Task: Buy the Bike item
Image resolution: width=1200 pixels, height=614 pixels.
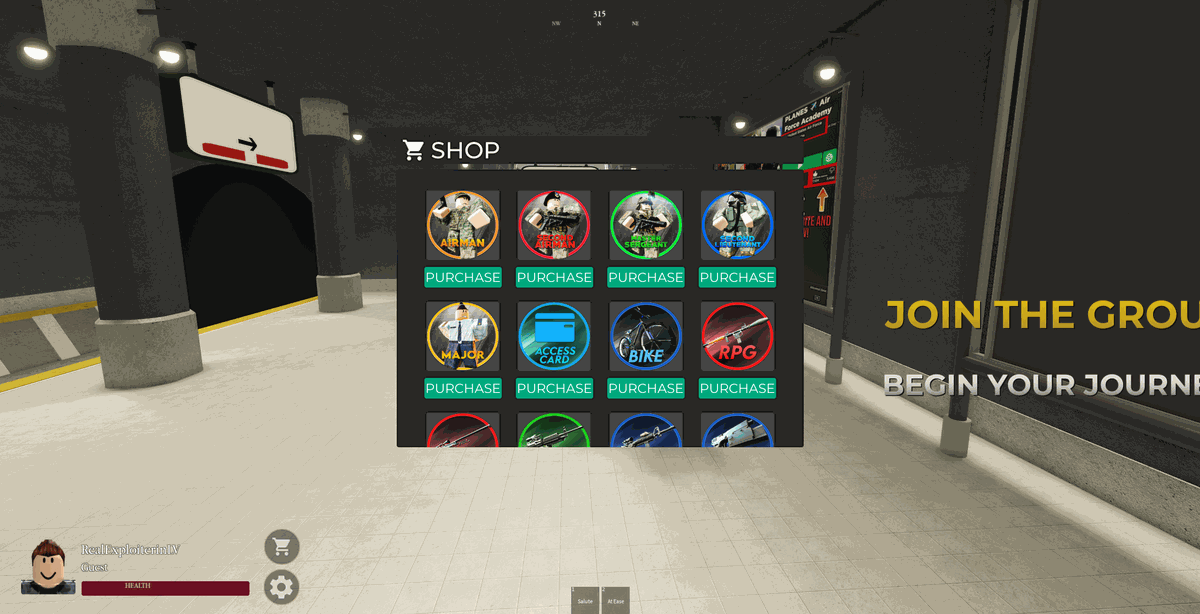Action: [645, 388]
